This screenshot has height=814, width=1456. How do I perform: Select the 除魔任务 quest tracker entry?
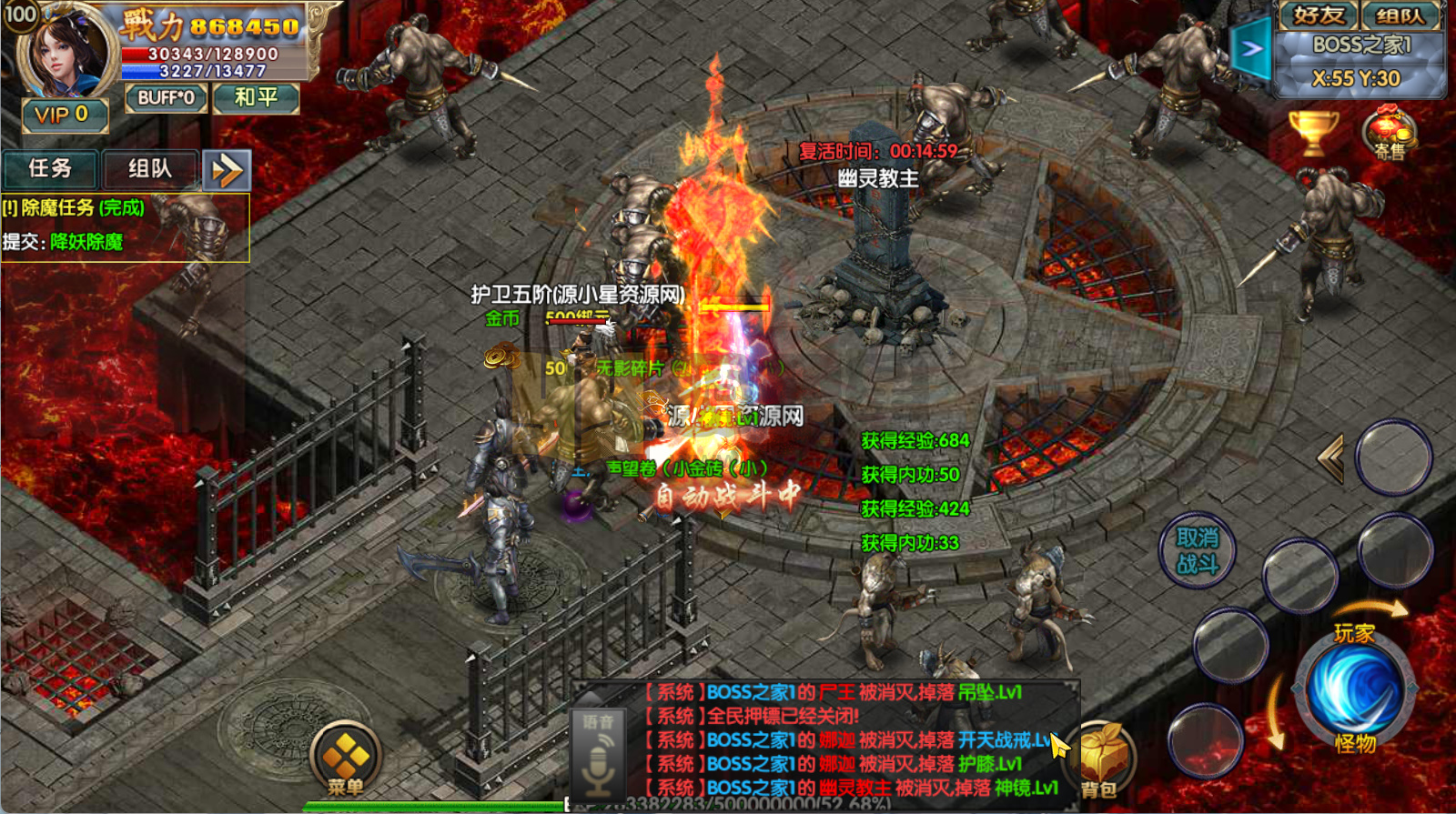75,208
